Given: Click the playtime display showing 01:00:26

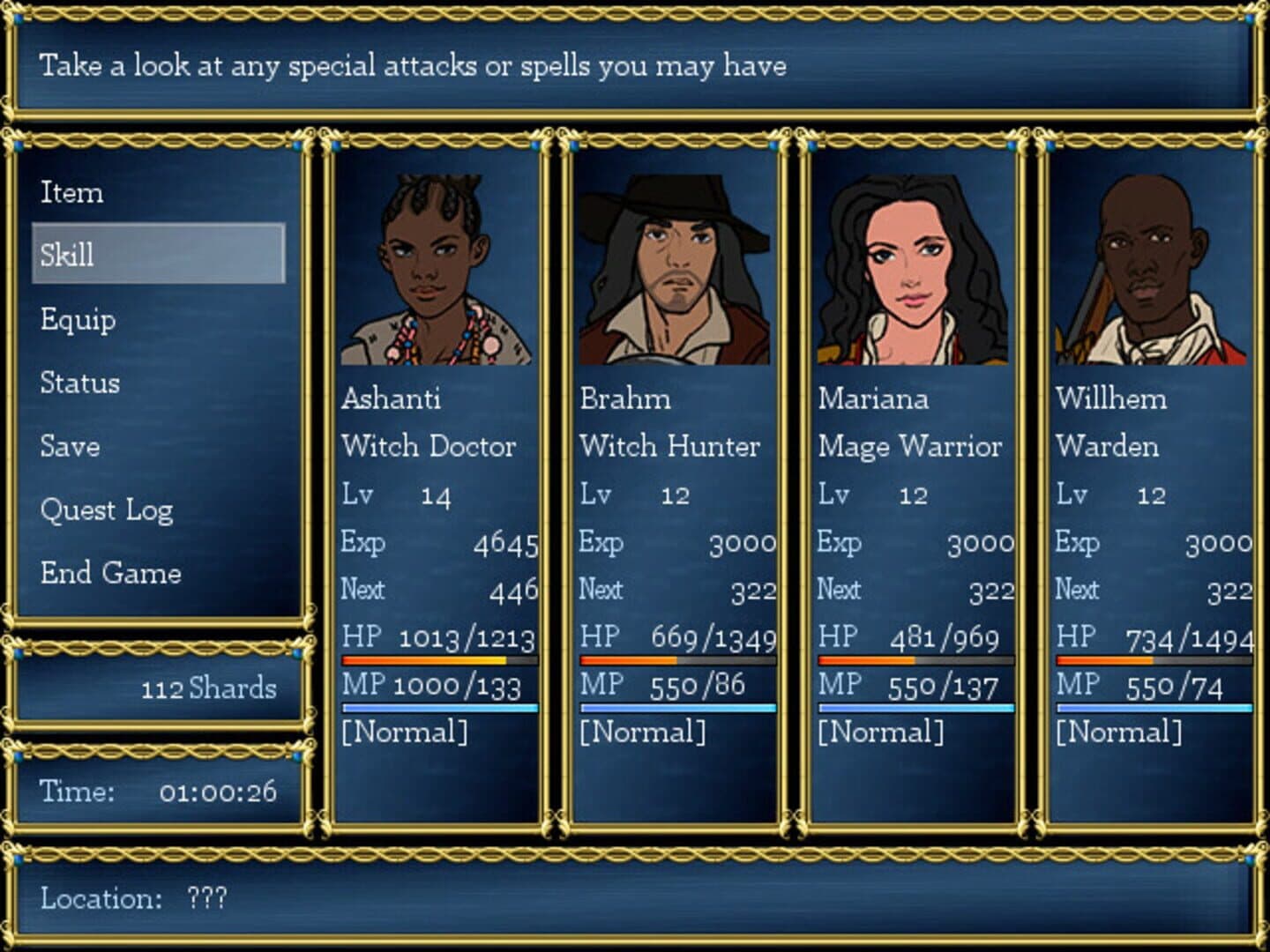Looking at the screenshot, I should pyautogui.click(x=223, y=792).
